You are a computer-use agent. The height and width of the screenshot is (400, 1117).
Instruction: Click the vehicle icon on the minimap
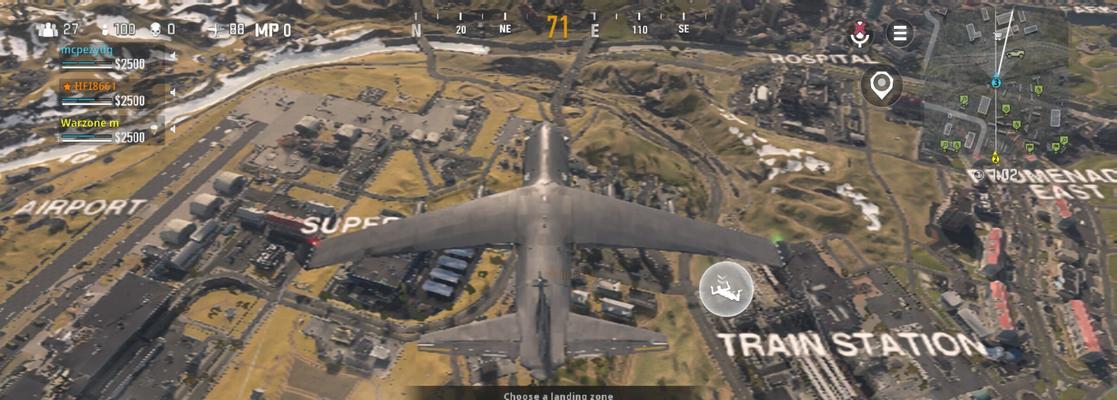click(x=1015, y=54)
